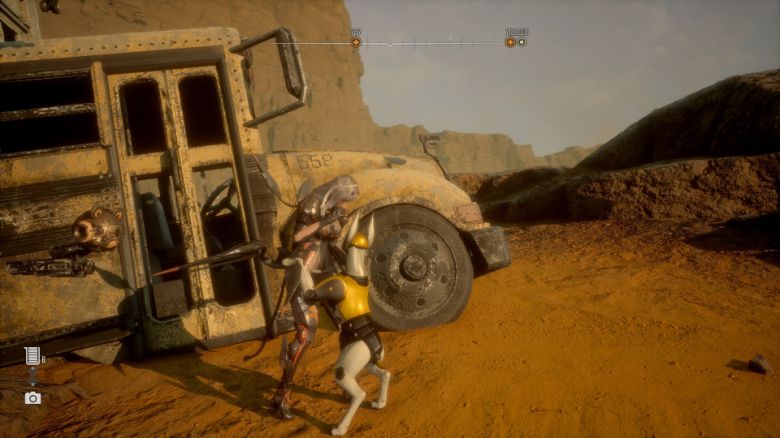Screen dimensions: 780x438
Task: Open photo mode with the camera icon
Action: tap(33, 397)
